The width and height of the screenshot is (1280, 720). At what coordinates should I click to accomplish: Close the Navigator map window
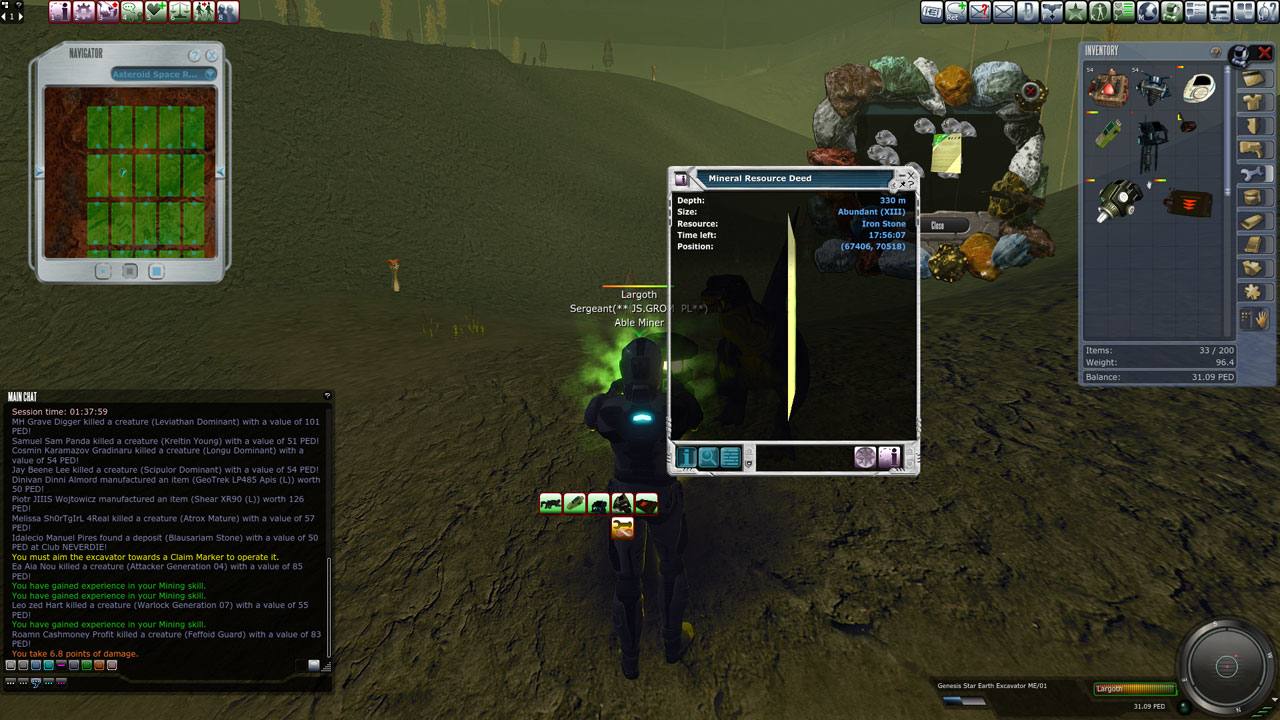[213, 56]
